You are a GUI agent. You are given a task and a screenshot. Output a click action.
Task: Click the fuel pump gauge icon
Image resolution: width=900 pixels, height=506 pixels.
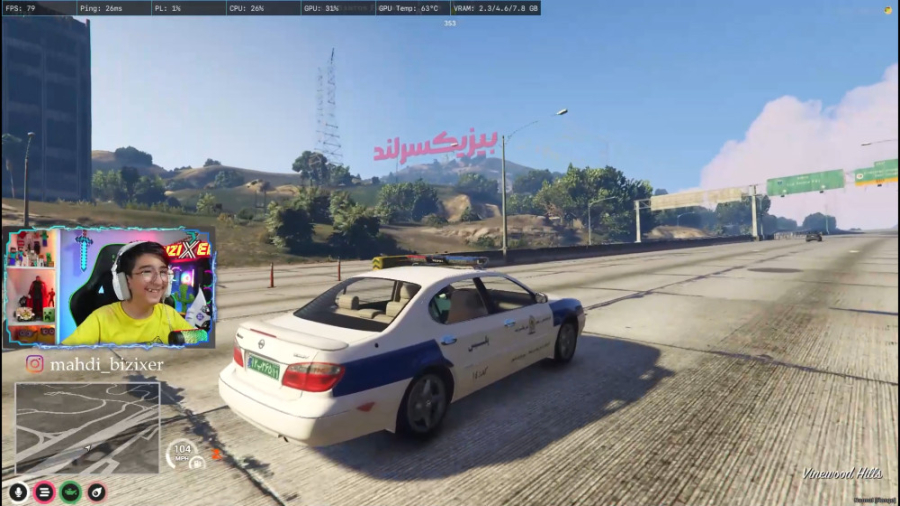(x=197, y=462)
